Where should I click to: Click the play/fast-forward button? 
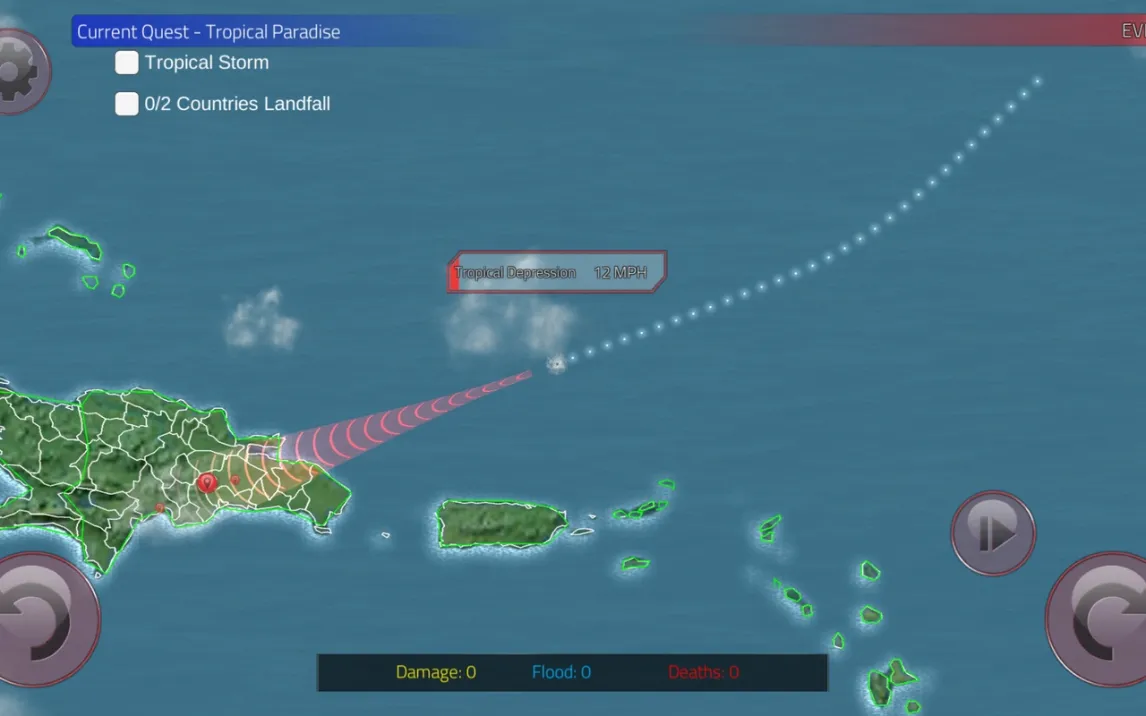tap(993, 533)
